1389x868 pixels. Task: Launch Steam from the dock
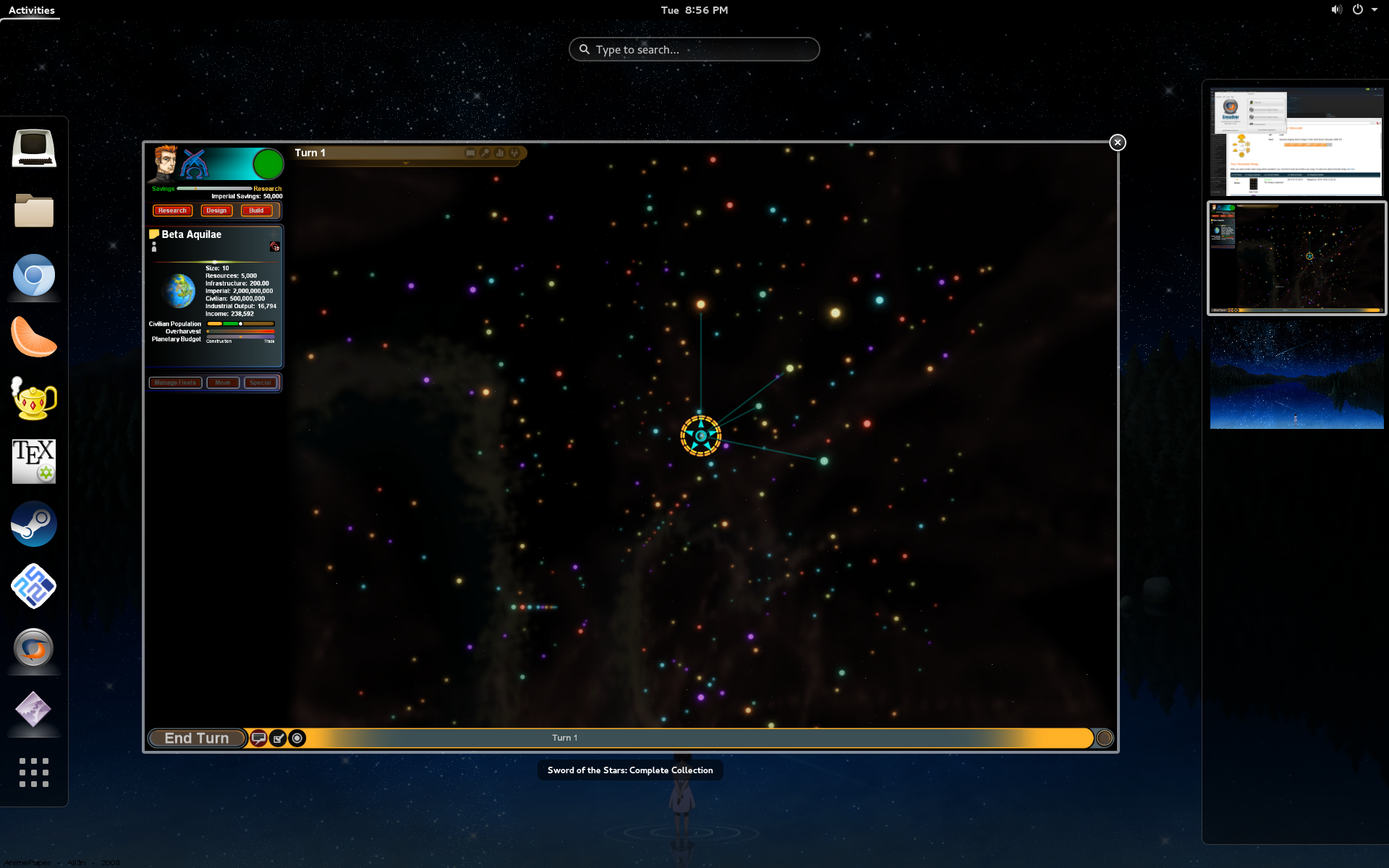tap(33, 523)
